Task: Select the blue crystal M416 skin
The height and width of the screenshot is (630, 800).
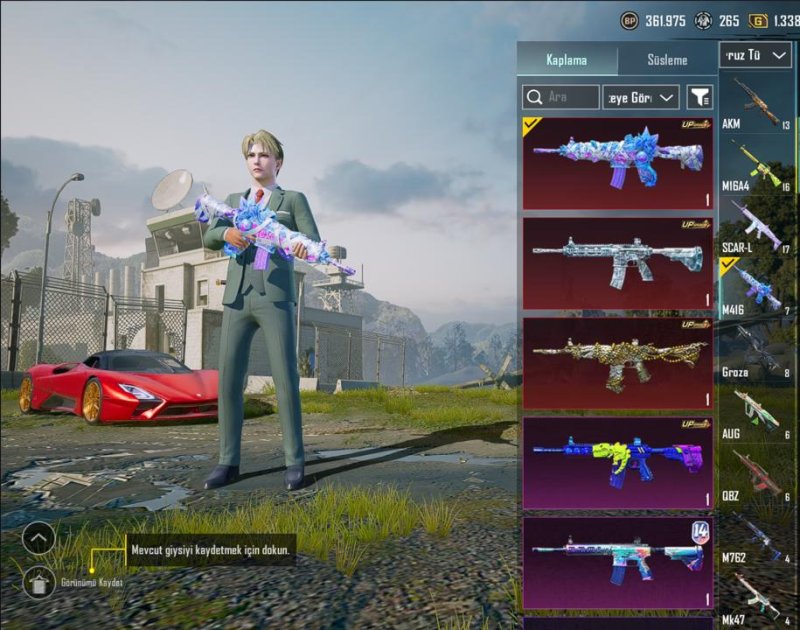Action: (x=617, y=163)
